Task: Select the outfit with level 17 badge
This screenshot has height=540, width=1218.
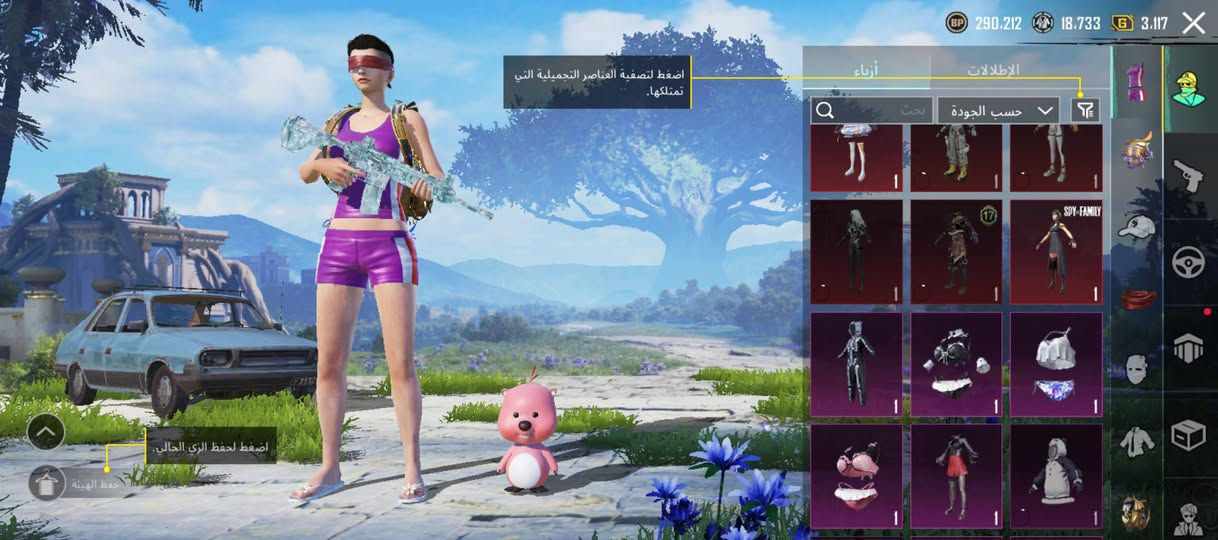Action: click(956, 252)
